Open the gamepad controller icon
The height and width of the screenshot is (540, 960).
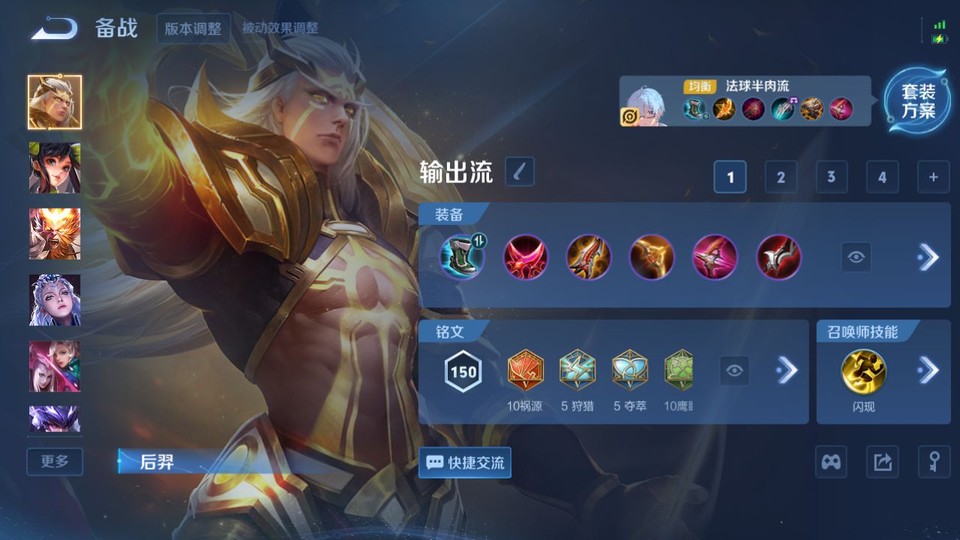pos(831,462)
